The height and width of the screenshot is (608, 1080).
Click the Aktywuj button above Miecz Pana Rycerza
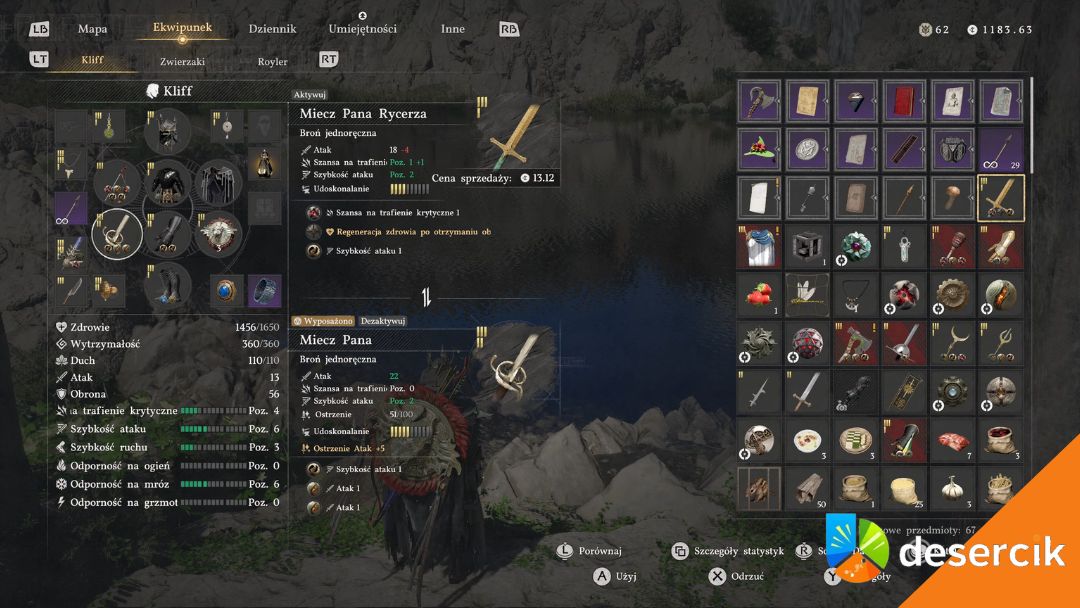[x=311, y=94]
